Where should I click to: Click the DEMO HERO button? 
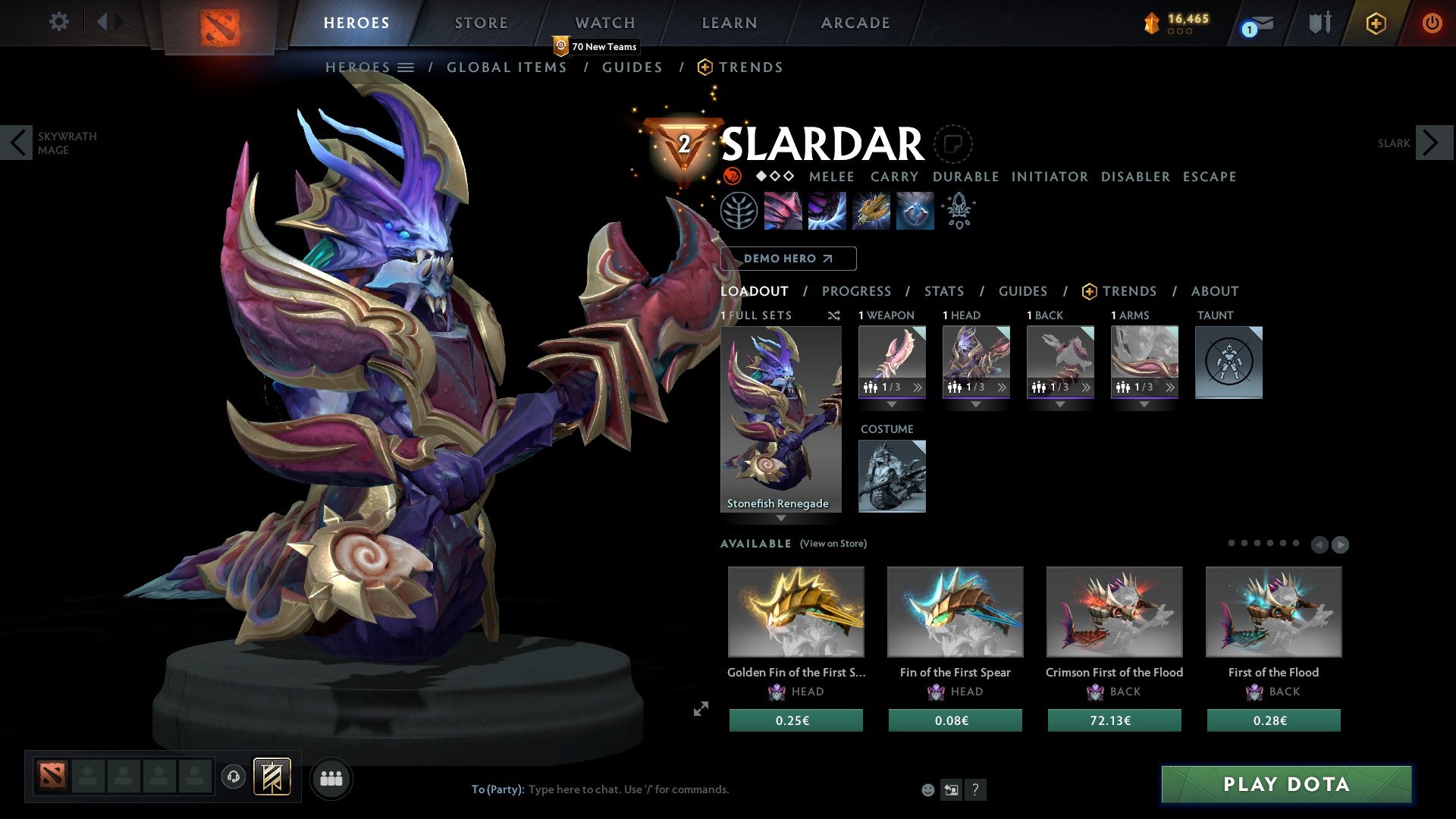pyautogui.click(x=786, y=258)
